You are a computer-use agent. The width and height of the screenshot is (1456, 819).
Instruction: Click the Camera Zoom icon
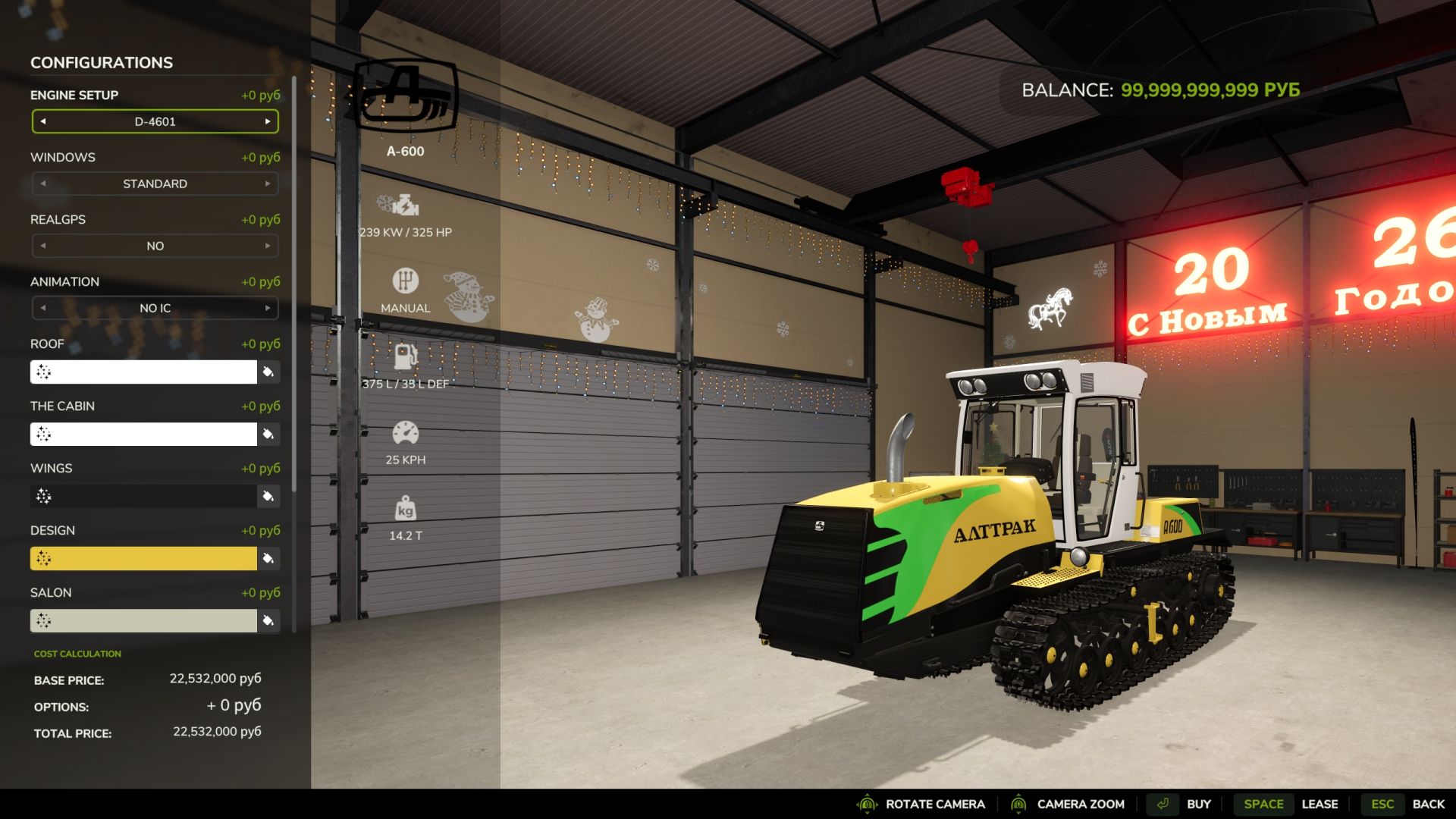pyautogui.click(x=1020, y=804)
